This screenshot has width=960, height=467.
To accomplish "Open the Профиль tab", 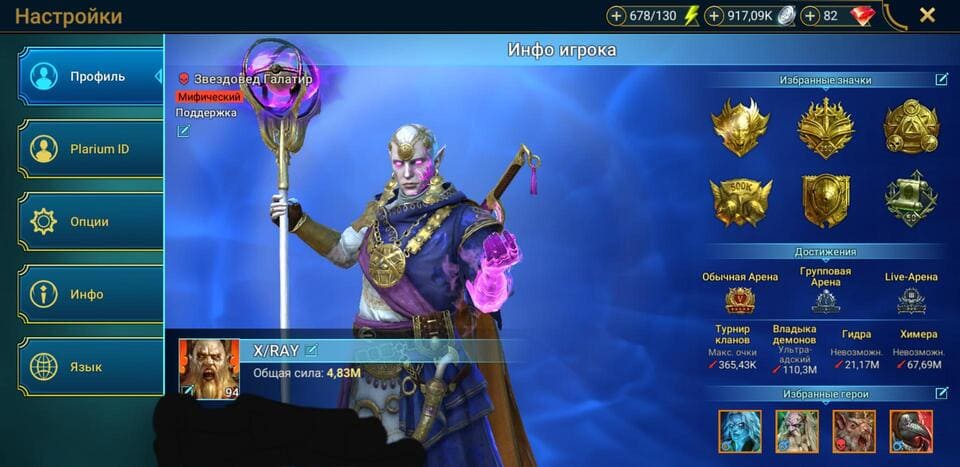I will (90, 76).
